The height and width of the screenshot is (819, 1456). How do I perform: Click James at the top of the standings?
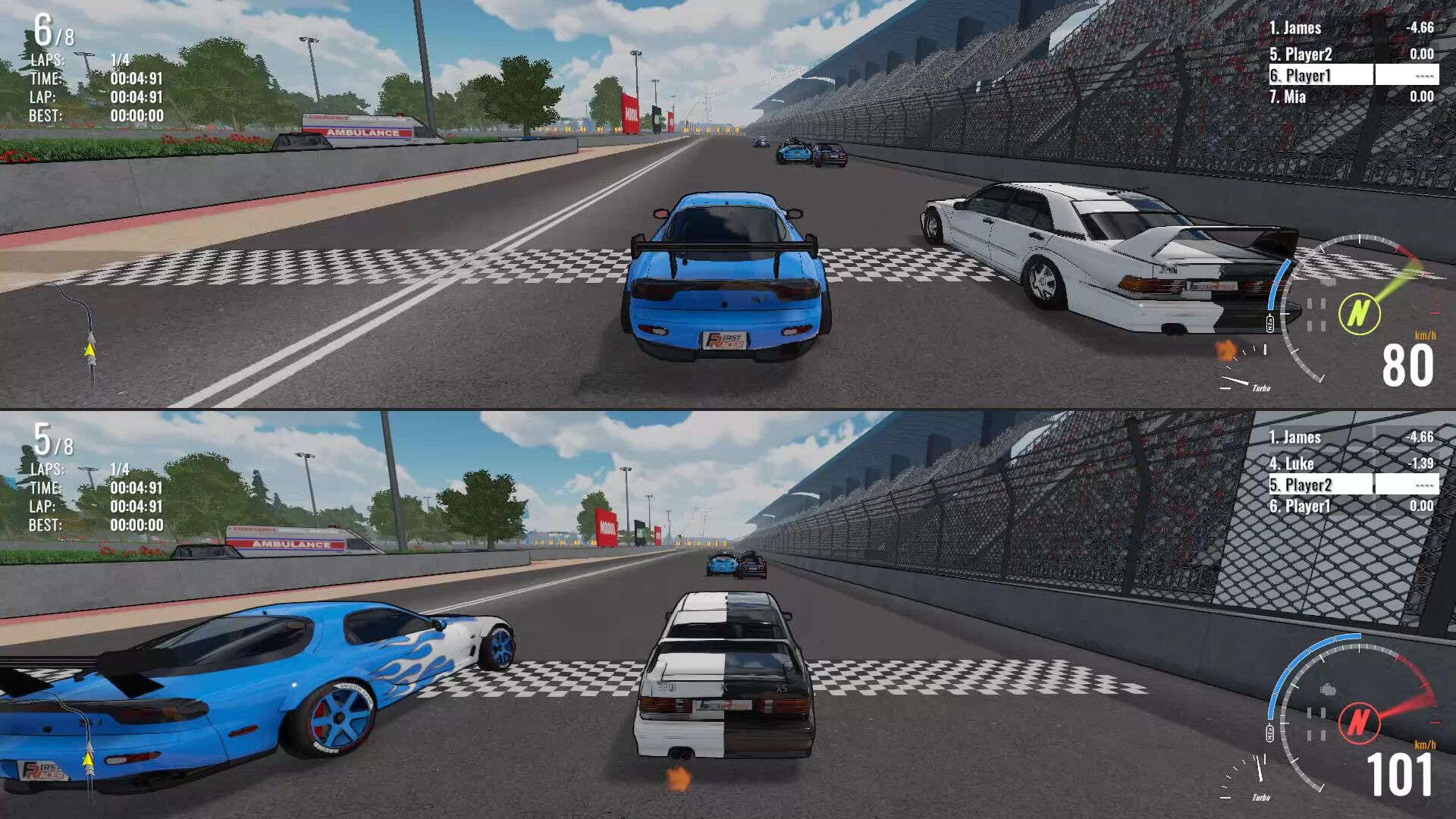pyautogui.click(x=1301, y=28)
